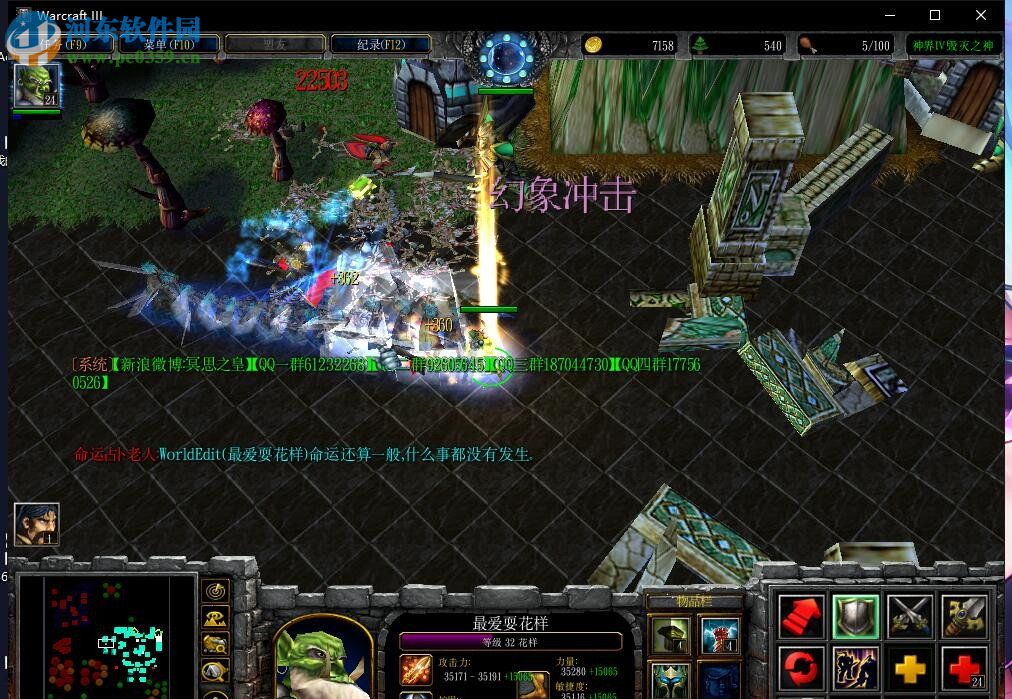Image resolution: width=1012 pixels, height=699 pixels.
Task: Open the 纪录 (F12) log
Action: pos(380,44)
